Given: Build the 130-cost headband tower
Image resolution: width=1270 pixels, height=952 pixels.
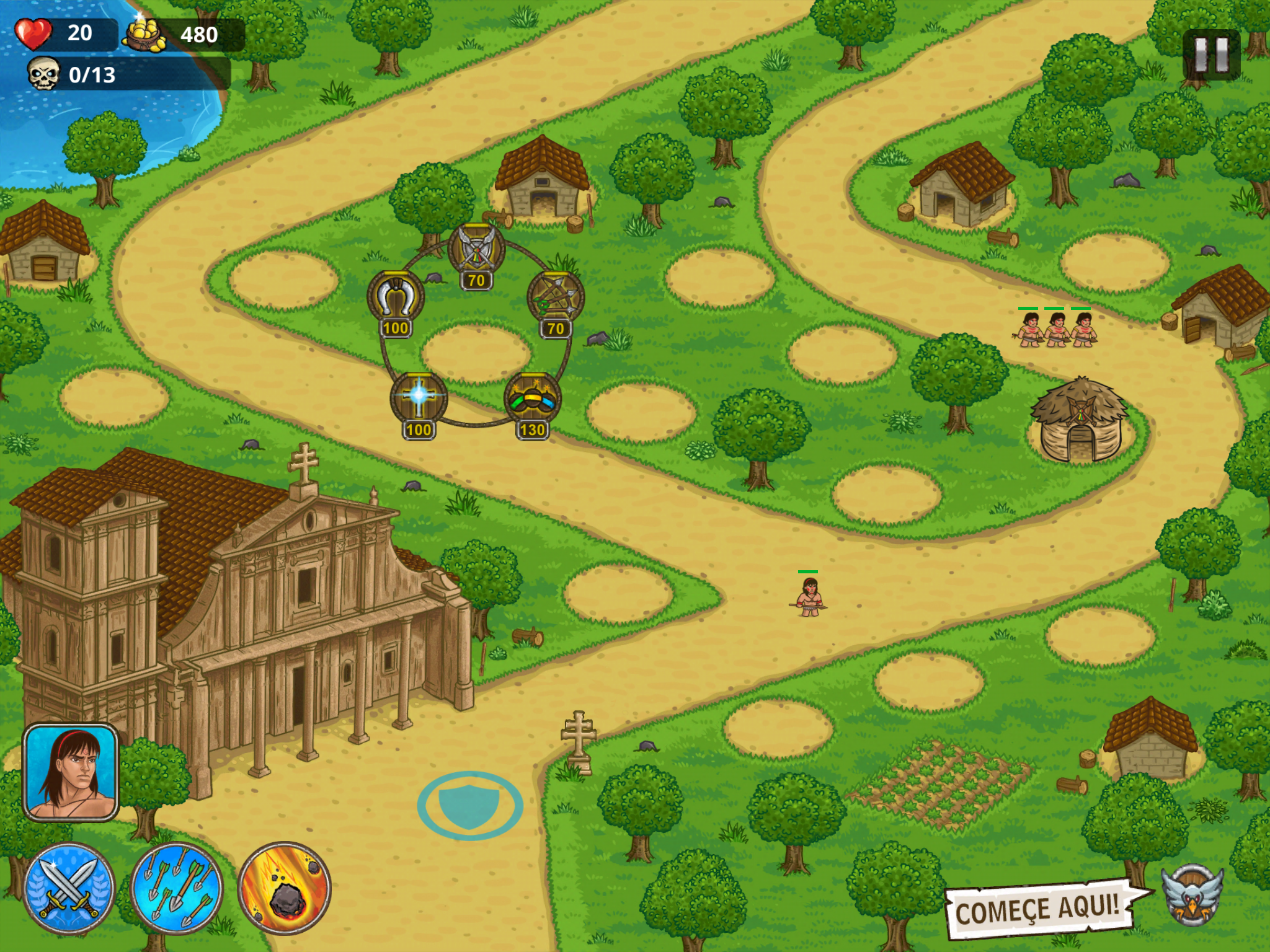Looking at the screenshot, I should tap(532, 399).
